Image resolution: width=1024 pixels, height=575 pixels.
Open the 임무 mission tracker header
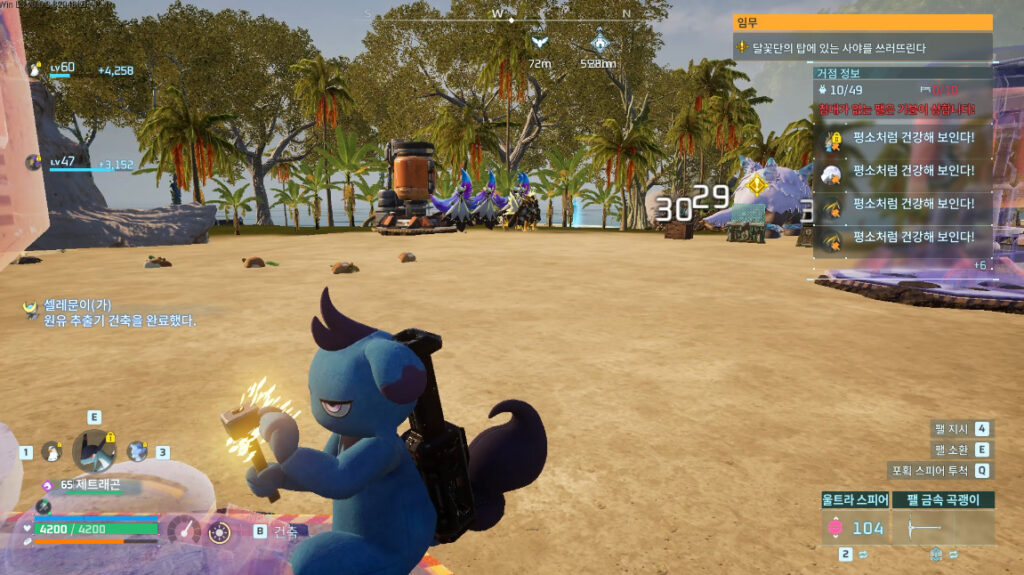pos(862,22)
